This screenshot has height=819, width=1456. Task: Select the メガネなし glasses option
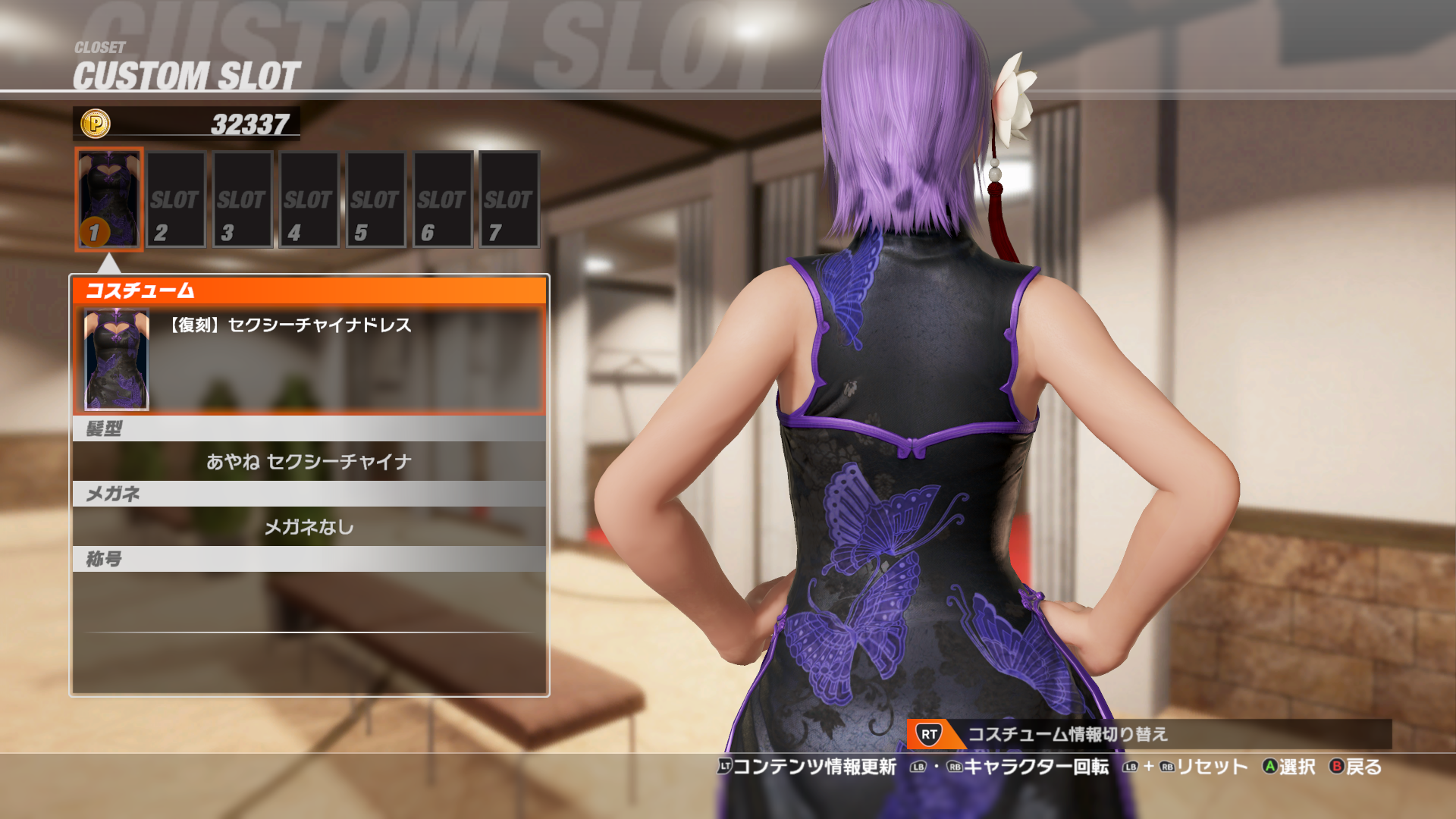pos(309,526)
